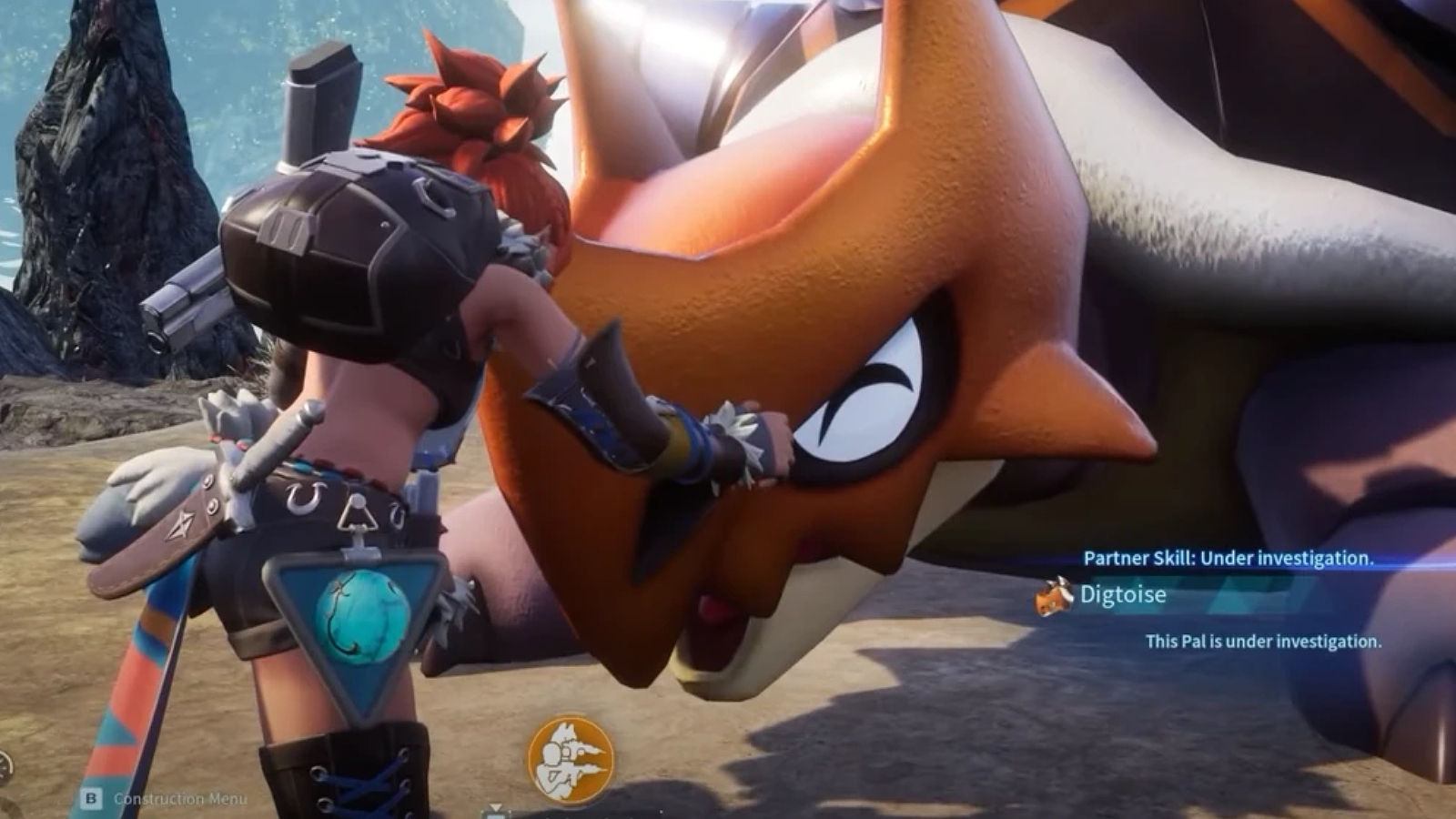Select the Digtoise pal portrait icon
Screen dimensions: 1456x819
coord(1056,596)
